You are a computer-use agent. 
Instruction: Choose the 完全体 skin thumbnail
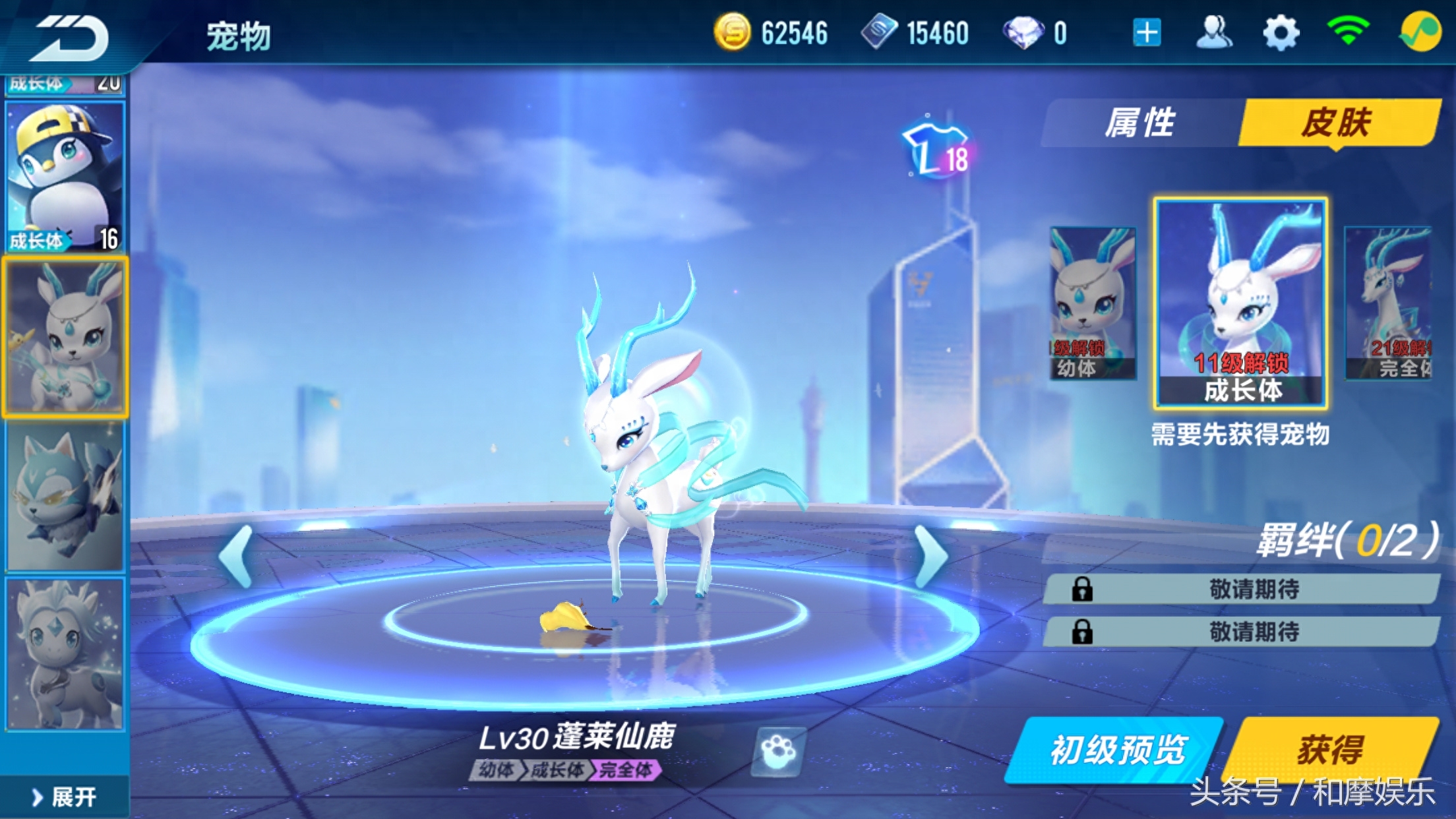click(1389, 303)
